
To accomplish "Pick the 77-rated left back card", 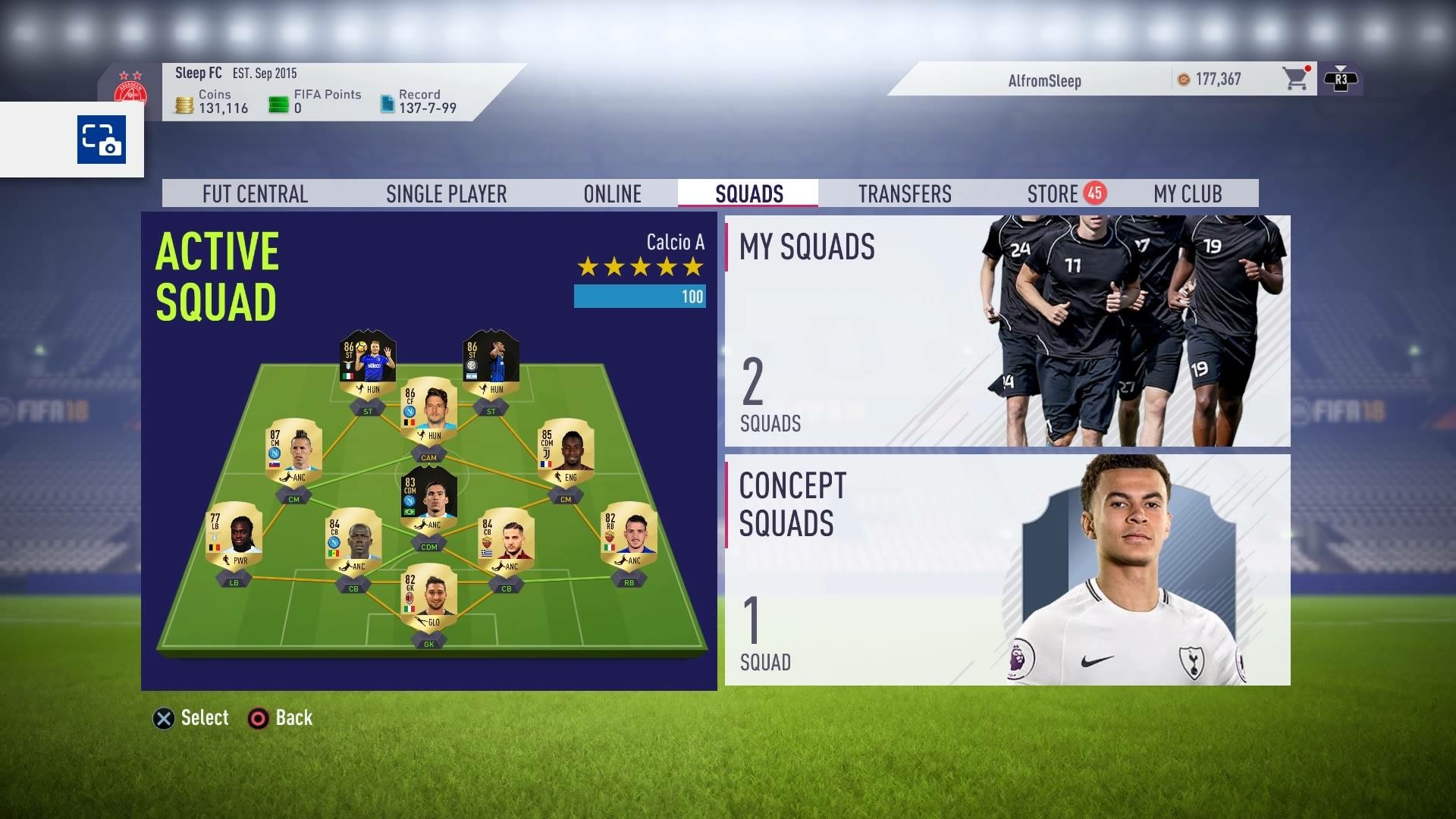I will click(x=234, y=535).
